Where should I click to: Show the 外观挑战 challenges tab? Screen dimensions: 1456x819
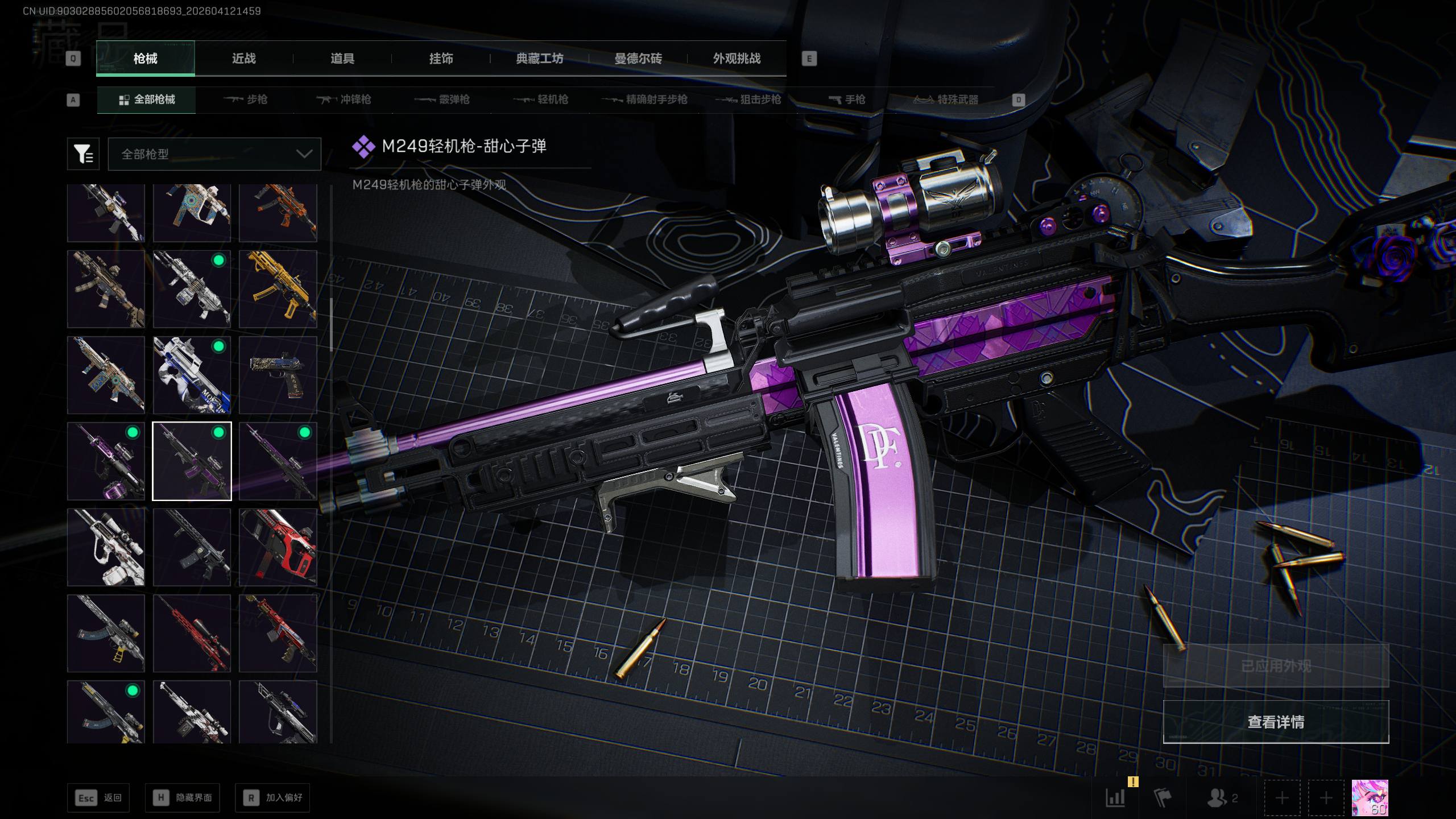[737, 59]
